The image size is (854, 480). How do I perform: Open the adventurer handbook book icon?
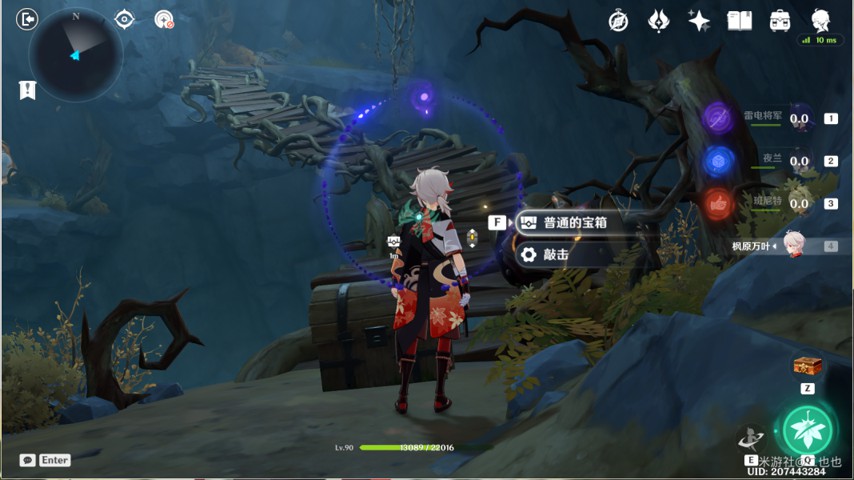click(739, 21)
